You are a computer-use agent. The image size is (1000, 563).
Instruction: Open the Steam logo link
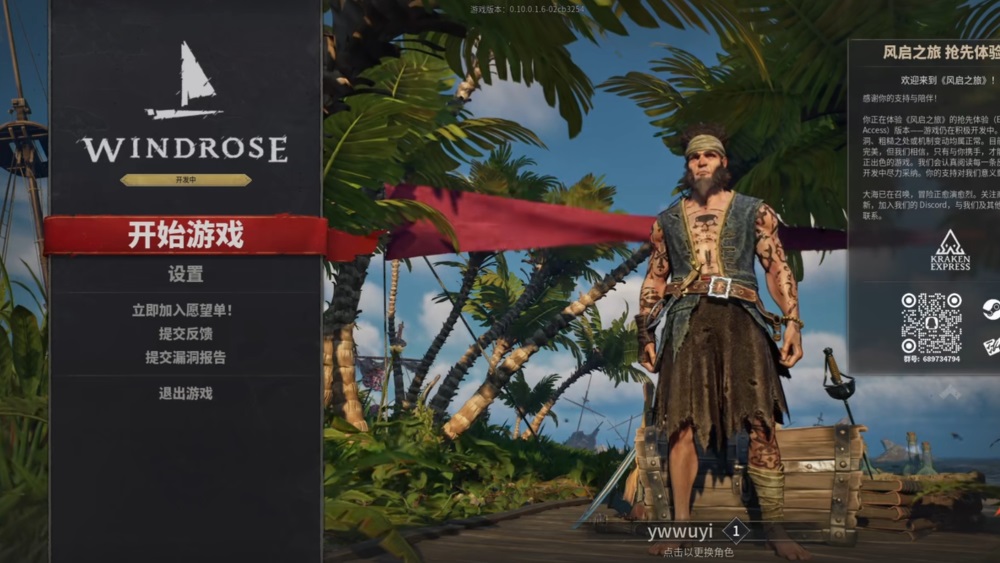coord(990,308)
